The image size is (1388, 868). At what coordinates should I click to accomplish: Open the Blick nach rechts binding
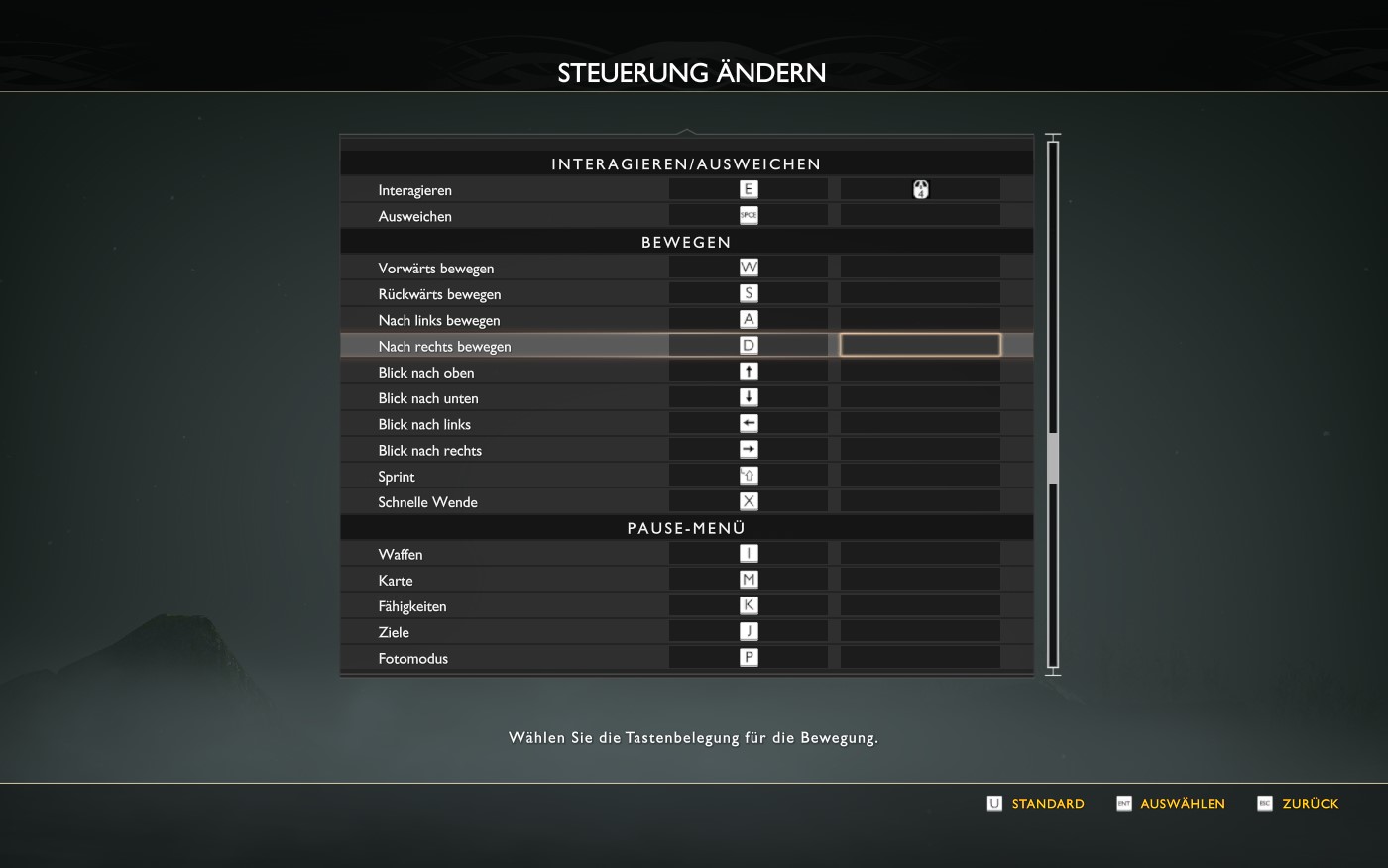[x=430, y=450]
